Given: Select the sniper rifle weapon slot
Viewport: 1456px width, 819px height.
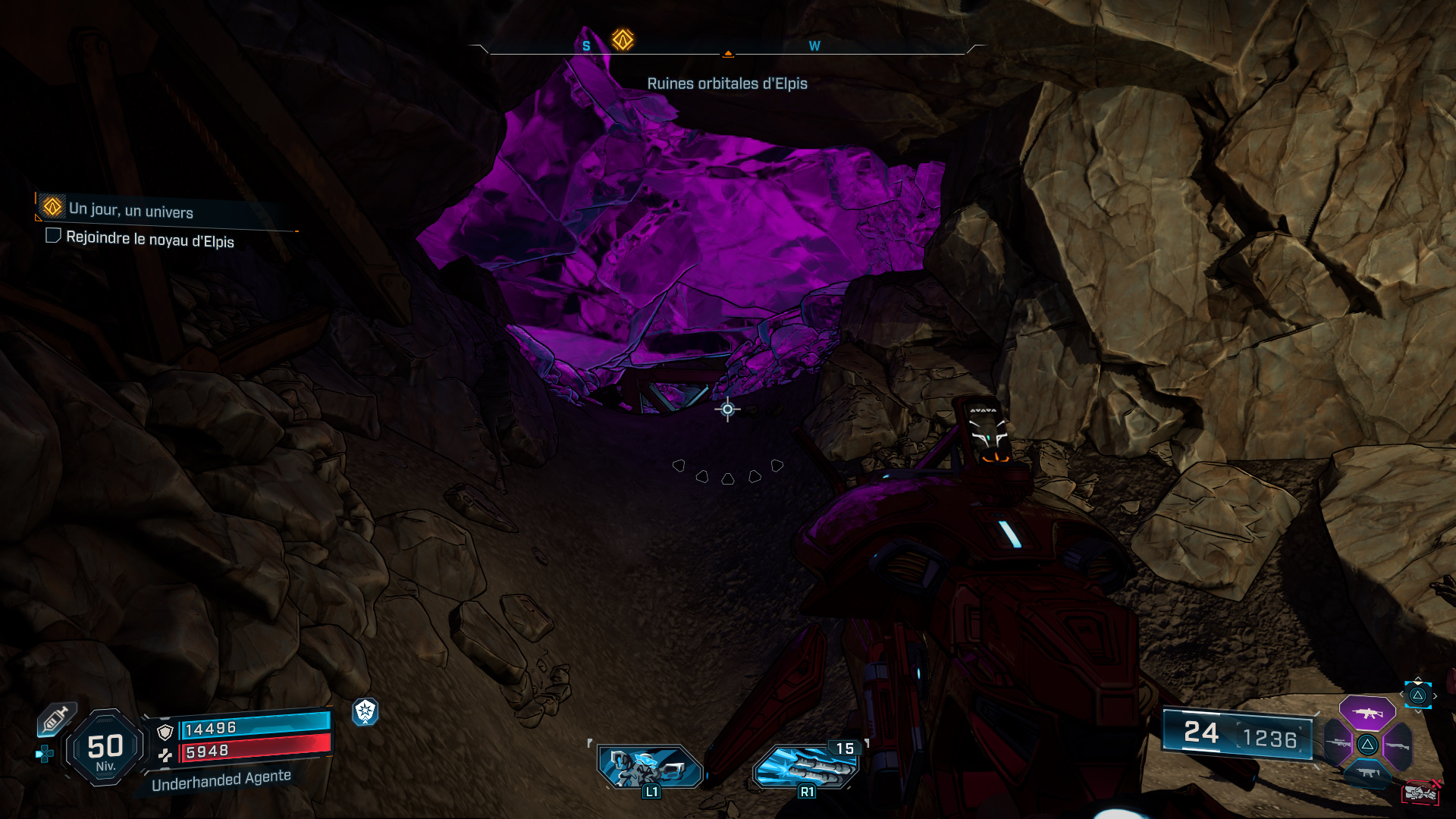Looking at the screenshot, I should pyautogui.click(x=1338, y=743).
